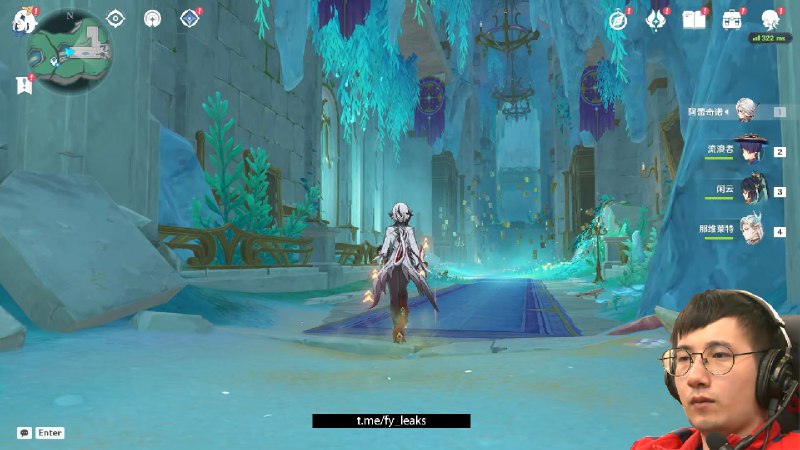Open the diamond star events icon
The width and height of the screenshot is (800, 450).
[188, 18]
